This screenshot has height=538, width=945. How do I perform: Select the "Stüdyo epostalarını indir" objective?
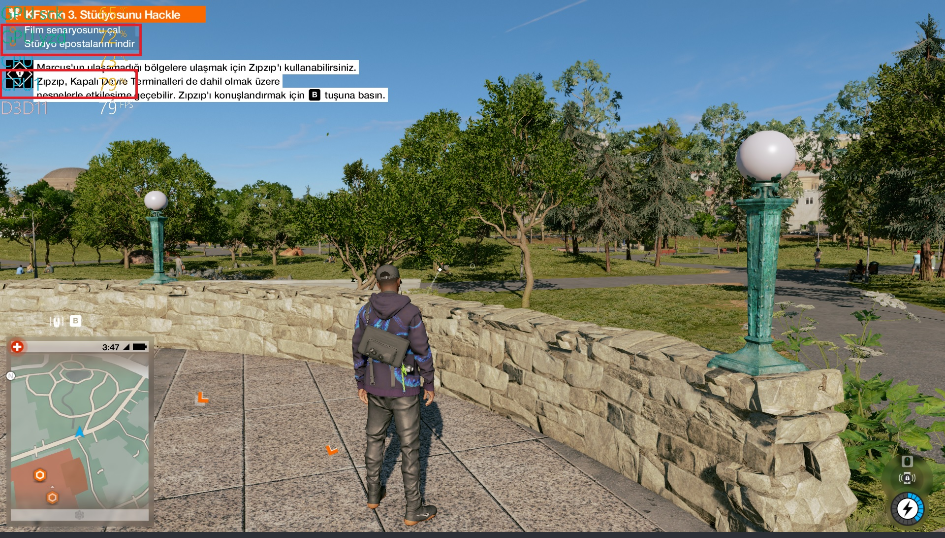tap(79, 44)
